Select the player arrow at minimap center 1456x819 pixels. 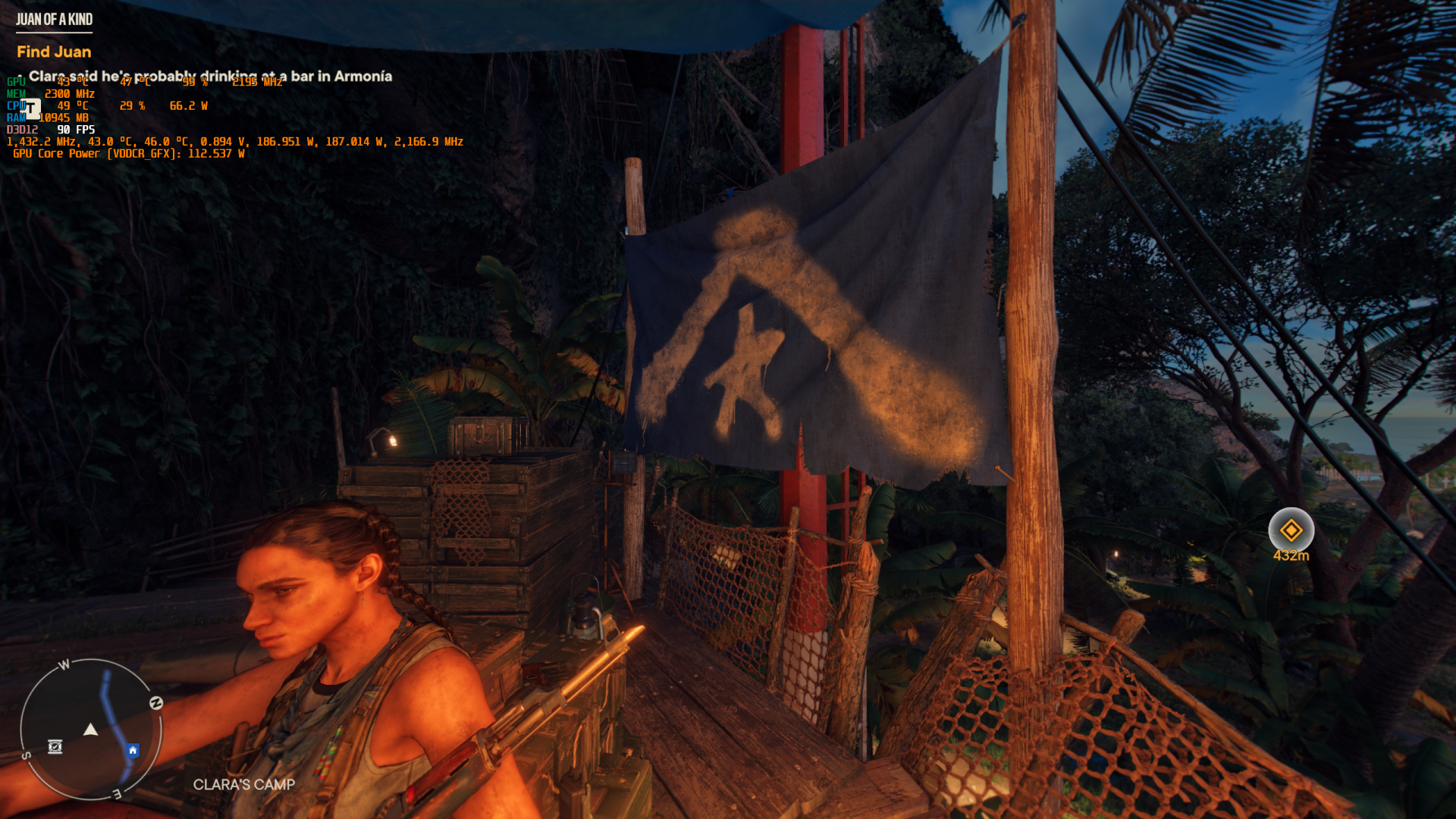pos(92,730)
